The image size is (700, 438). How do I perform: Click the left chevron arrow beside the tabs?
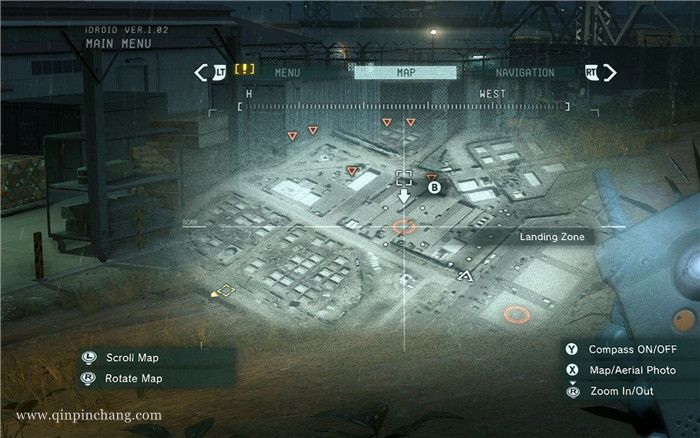[x=202, y=72]
